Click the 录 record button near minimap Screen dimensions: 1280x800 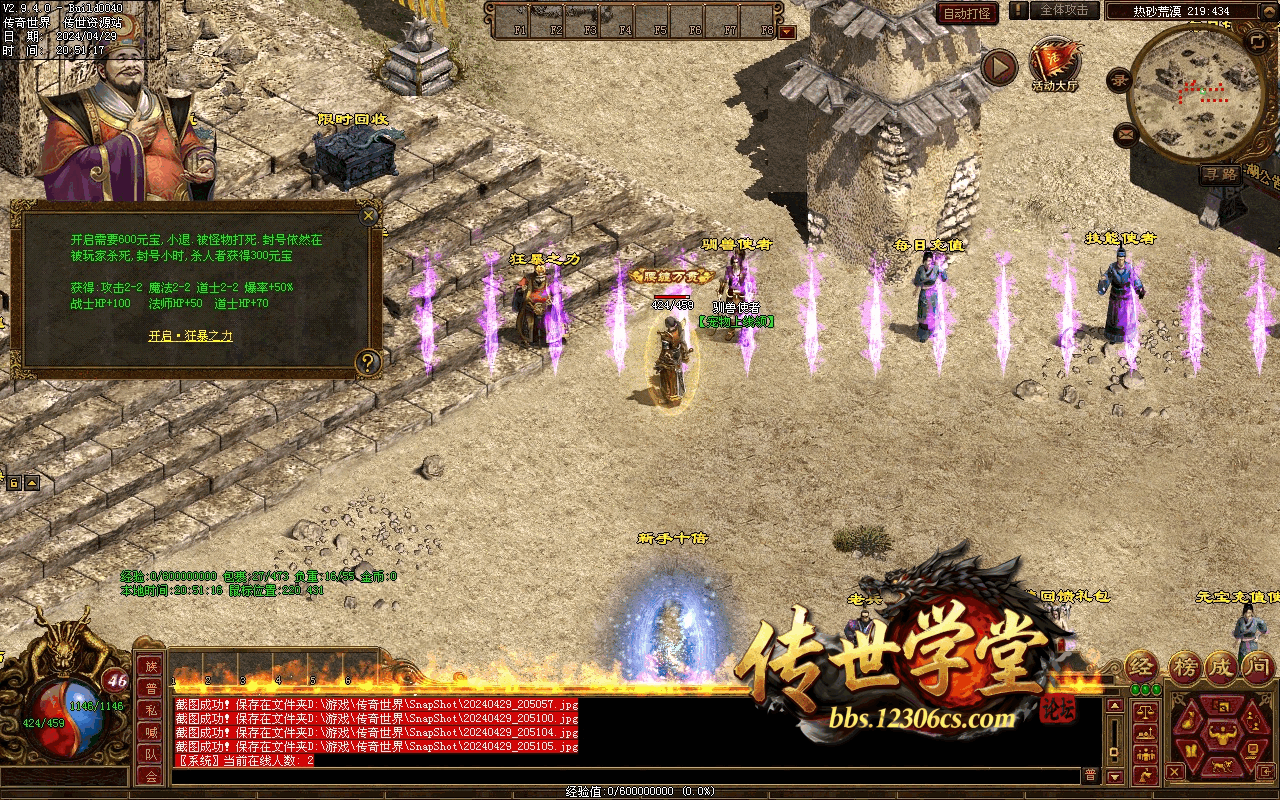[x=1121, y=80]
